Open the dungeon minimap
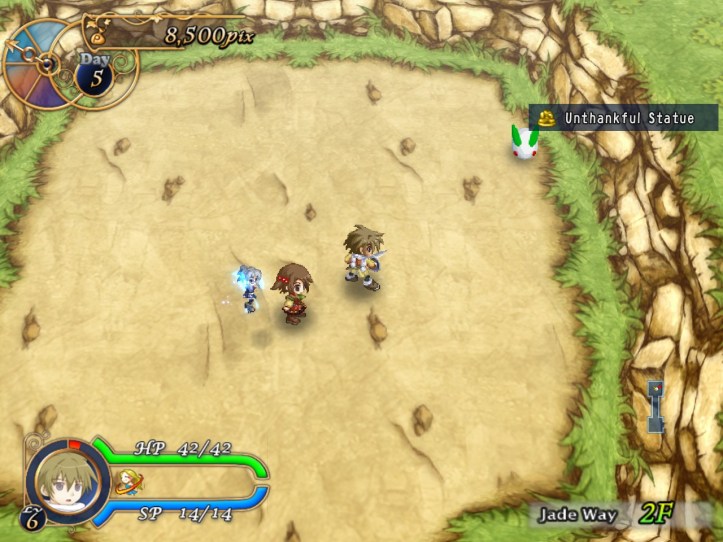The image size is (723, 542). click(655, 406)
